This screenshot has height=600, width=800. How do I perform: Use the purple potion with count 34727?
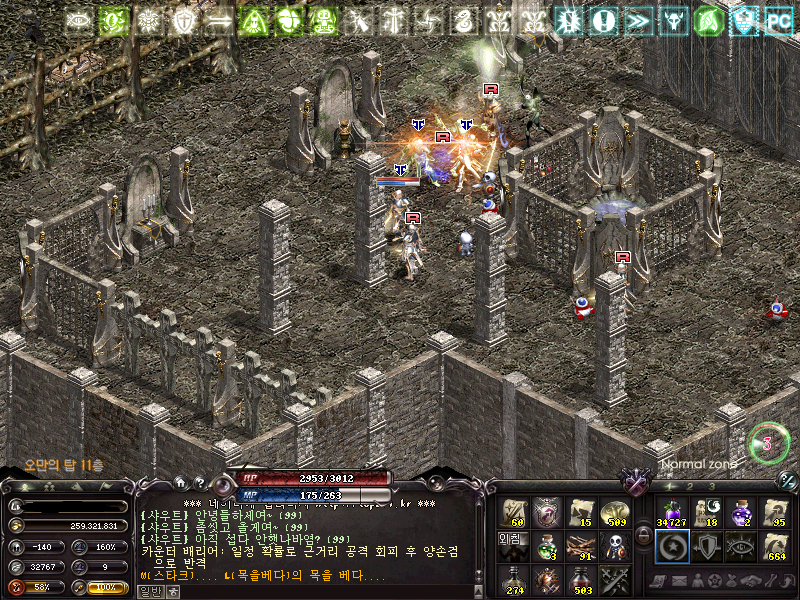[x=670, y=511]
